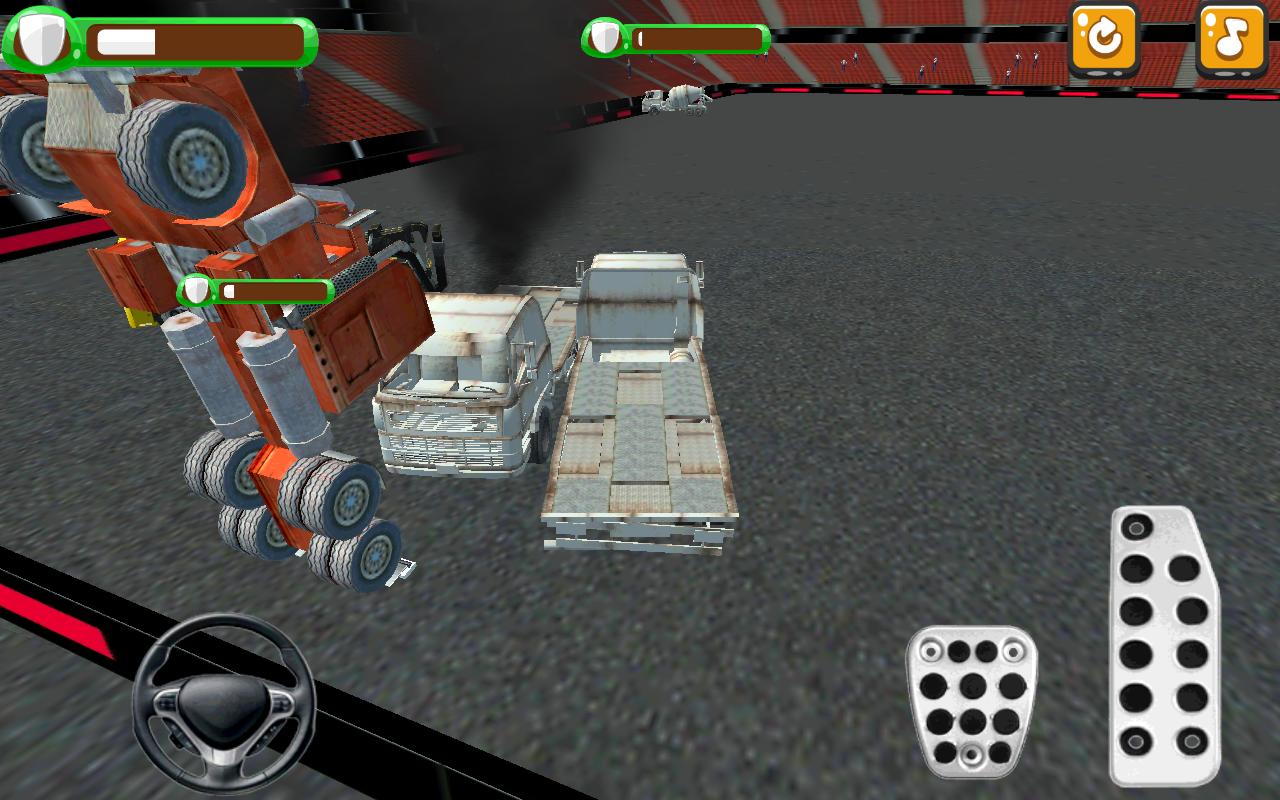Tap the truck cabin emitting smoke
This screenshot has width=1280, height=800.
pos(460,390)
